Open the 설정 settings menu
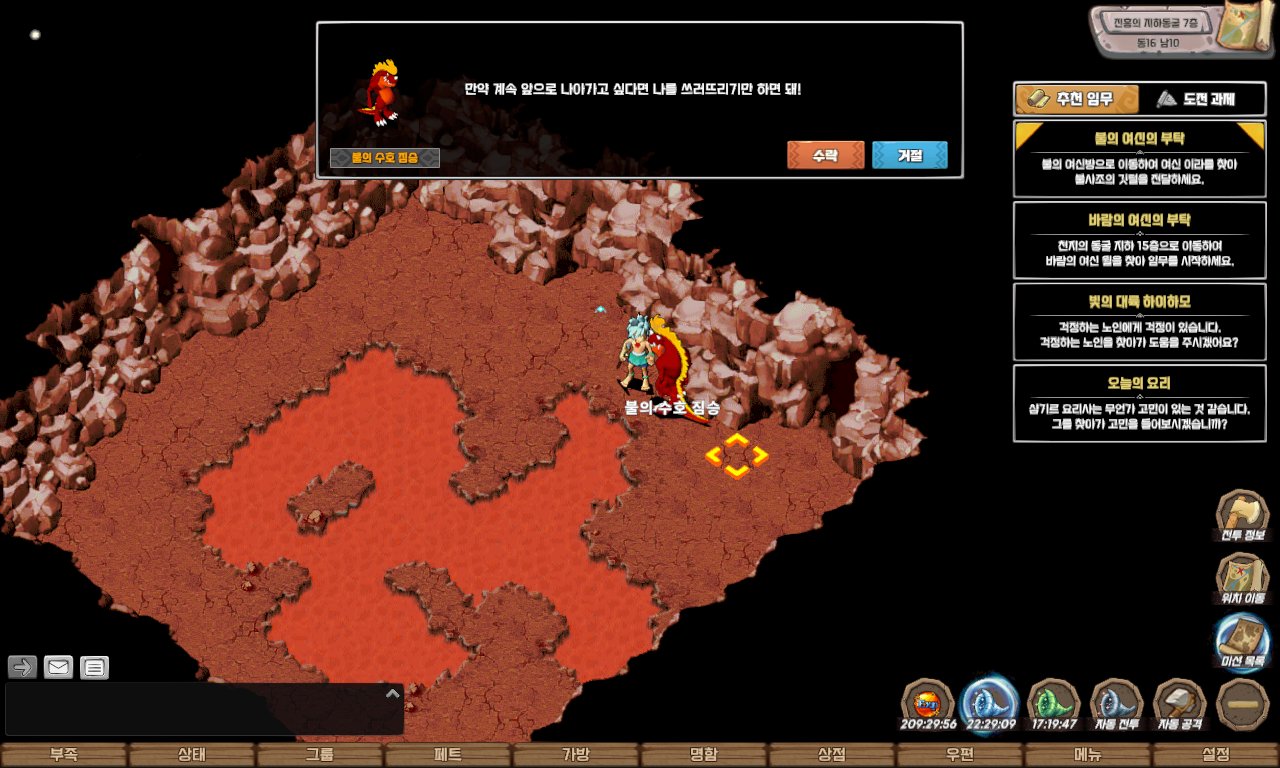The height and width of the screenshot is (768, 1280). (x=1215, y=755)
